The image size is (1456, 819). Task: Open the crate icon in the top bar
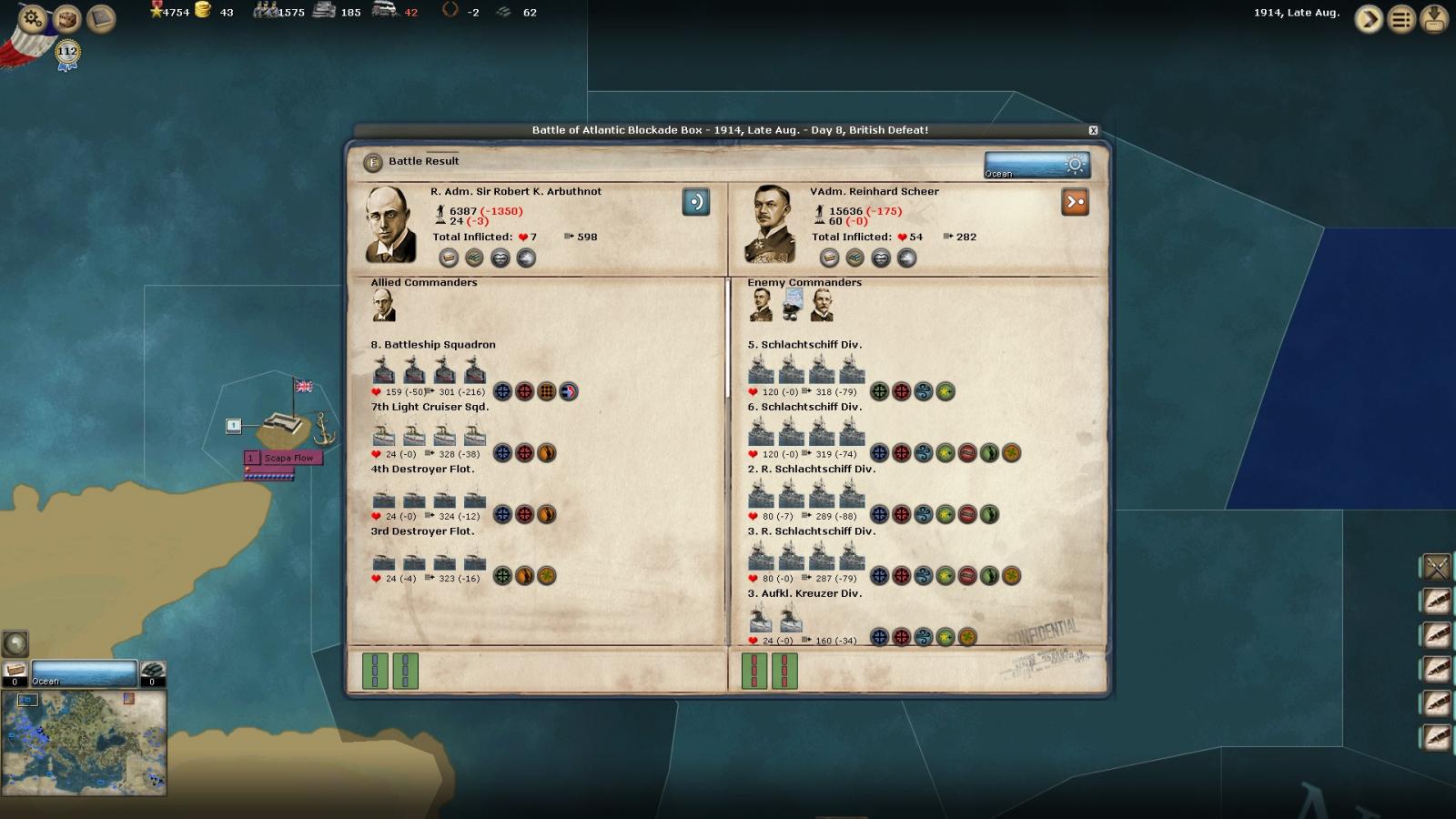tap(66, 18)
